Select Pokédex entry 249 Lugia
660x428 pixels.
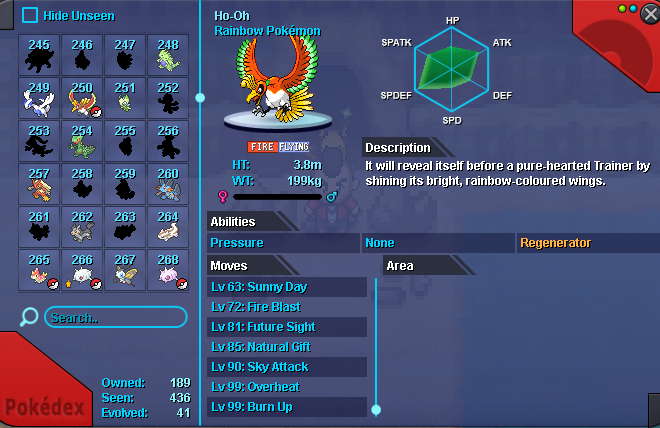(39, 98)
